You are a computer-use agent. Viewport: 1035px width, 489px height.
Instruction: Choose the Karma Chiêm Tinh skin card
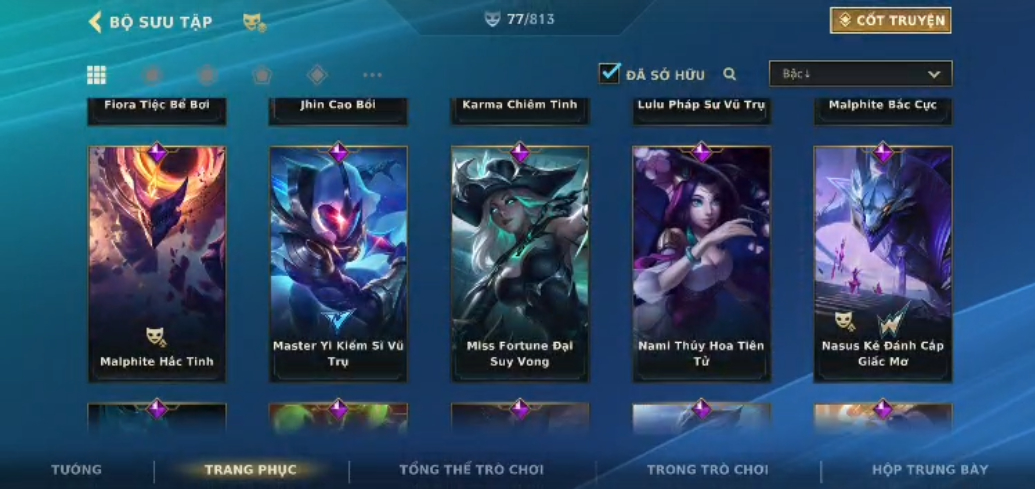click(x=520, y=109)
